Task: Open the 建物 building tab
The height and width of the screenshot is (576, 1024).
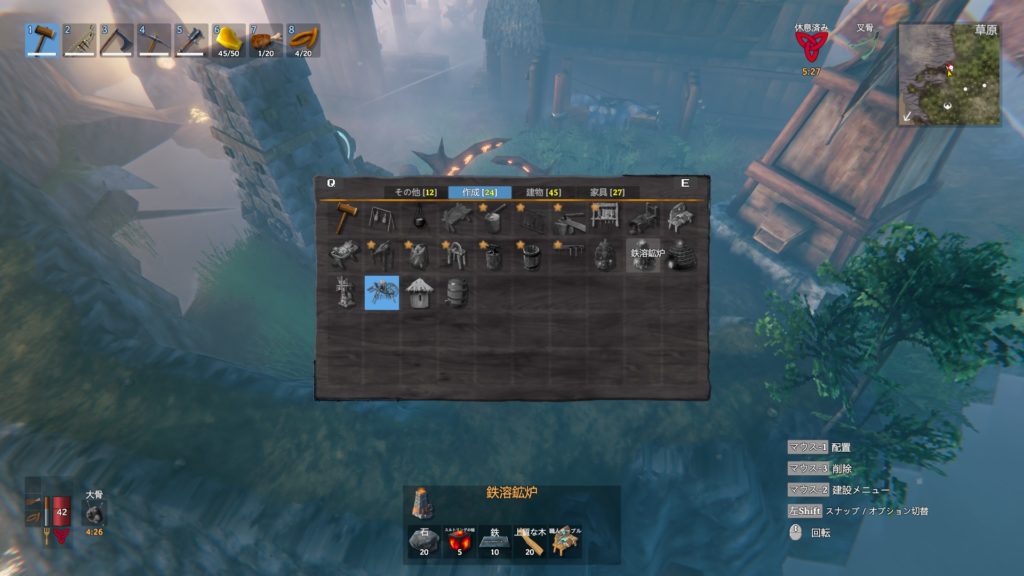Action: 543,192
